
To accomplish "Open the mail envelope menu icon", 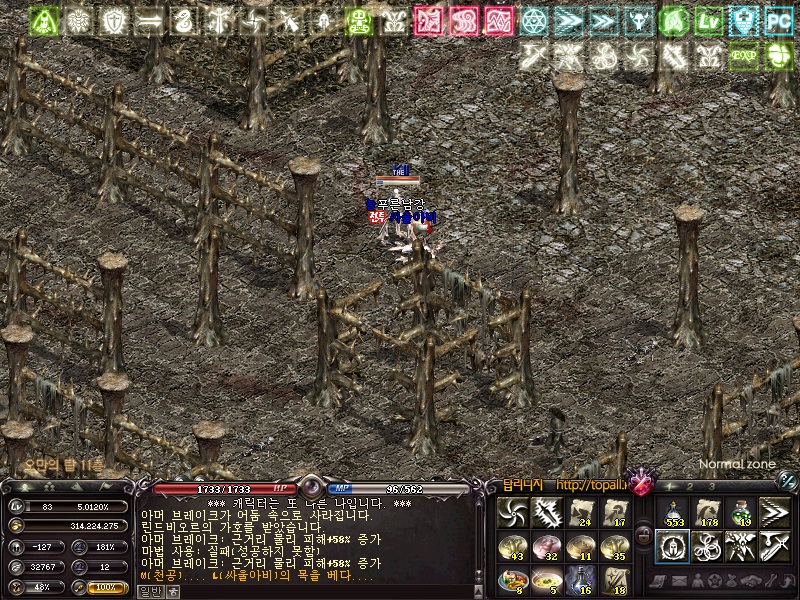I will click(x=681, y=580).
